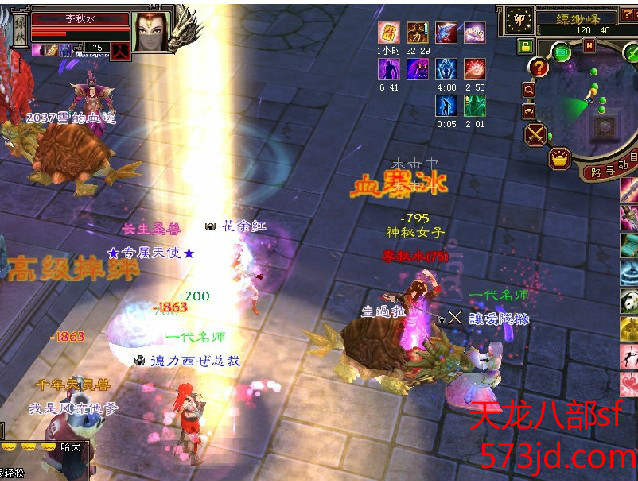This screenshot has width=638, height=481.
Task: Click the red label beneath the minimap
Action: [x=608, y=170]
